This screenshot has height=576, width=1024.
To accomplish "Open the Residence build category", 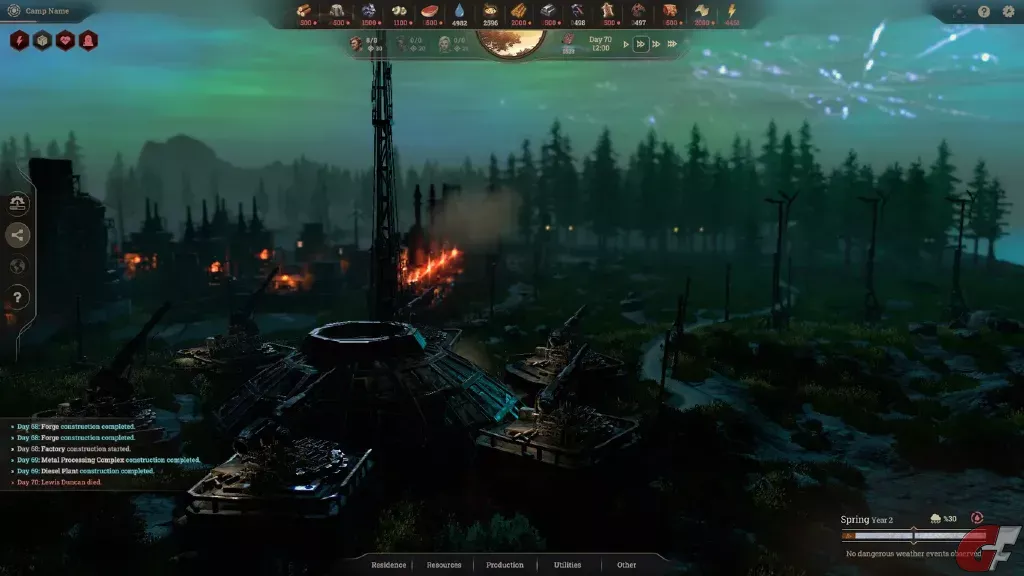I will click(389, 565).
